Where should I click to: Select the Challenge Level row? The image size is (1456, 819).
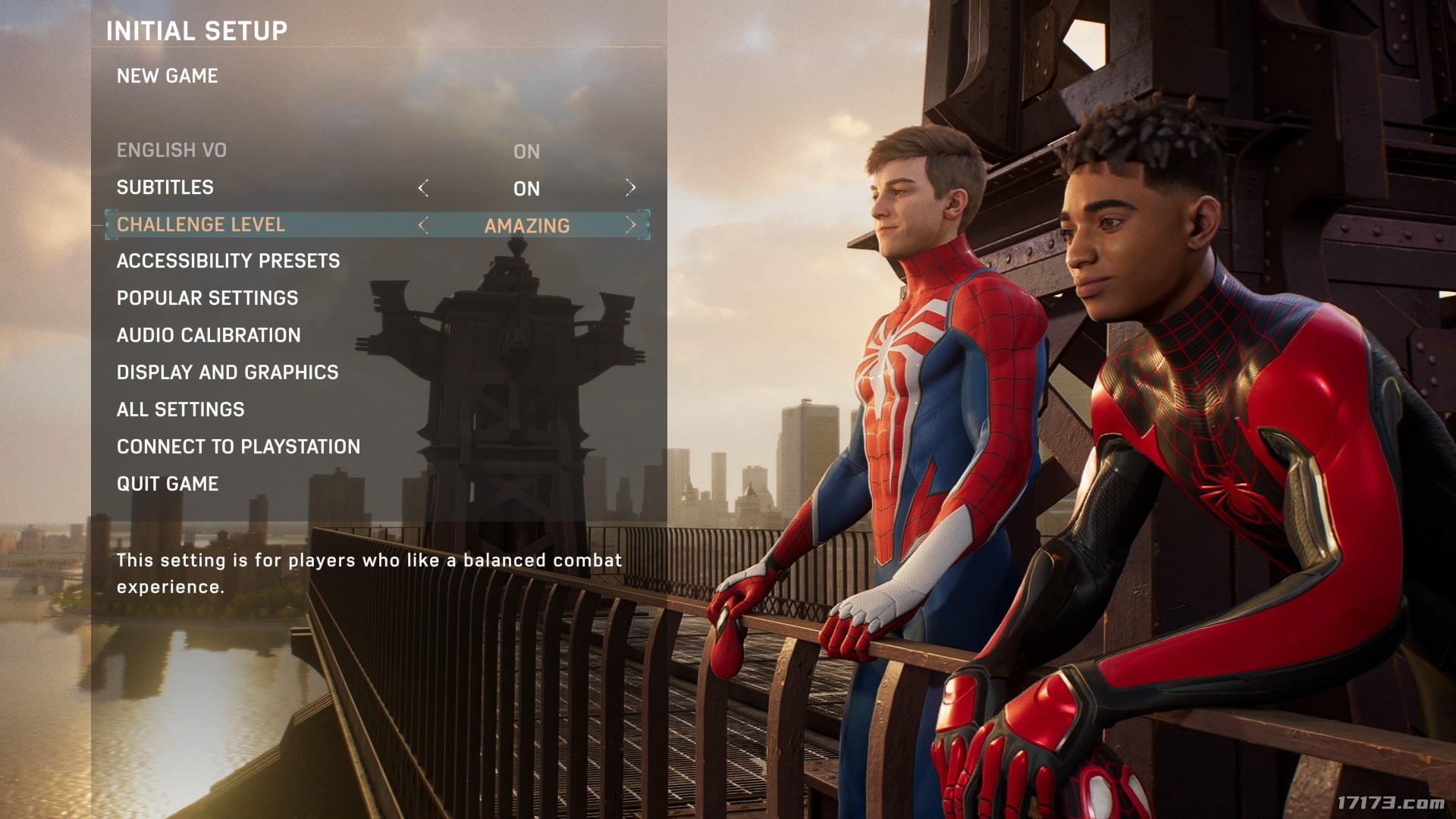201,224
